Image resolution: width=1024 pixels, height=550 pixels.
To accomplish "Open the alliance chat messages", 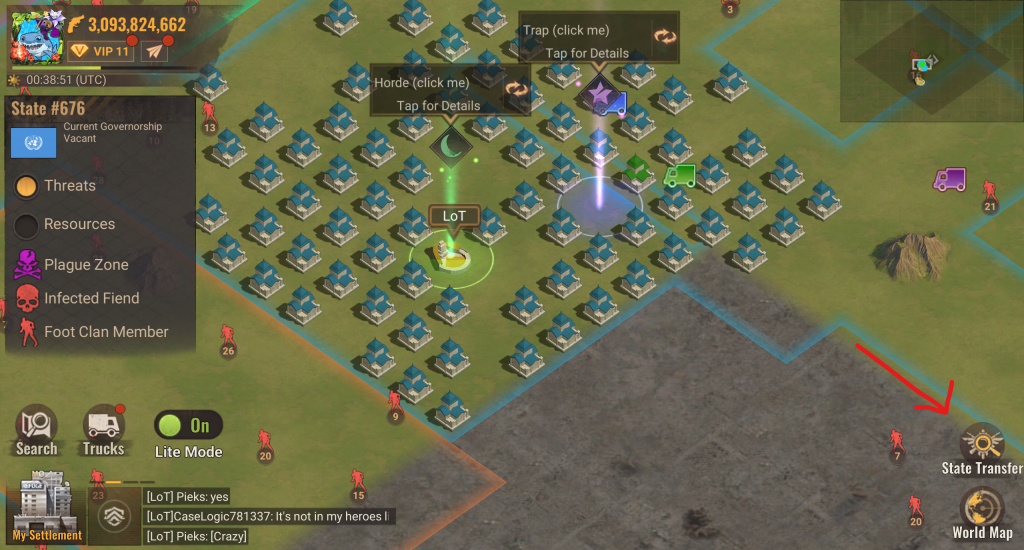I will 267,516.
